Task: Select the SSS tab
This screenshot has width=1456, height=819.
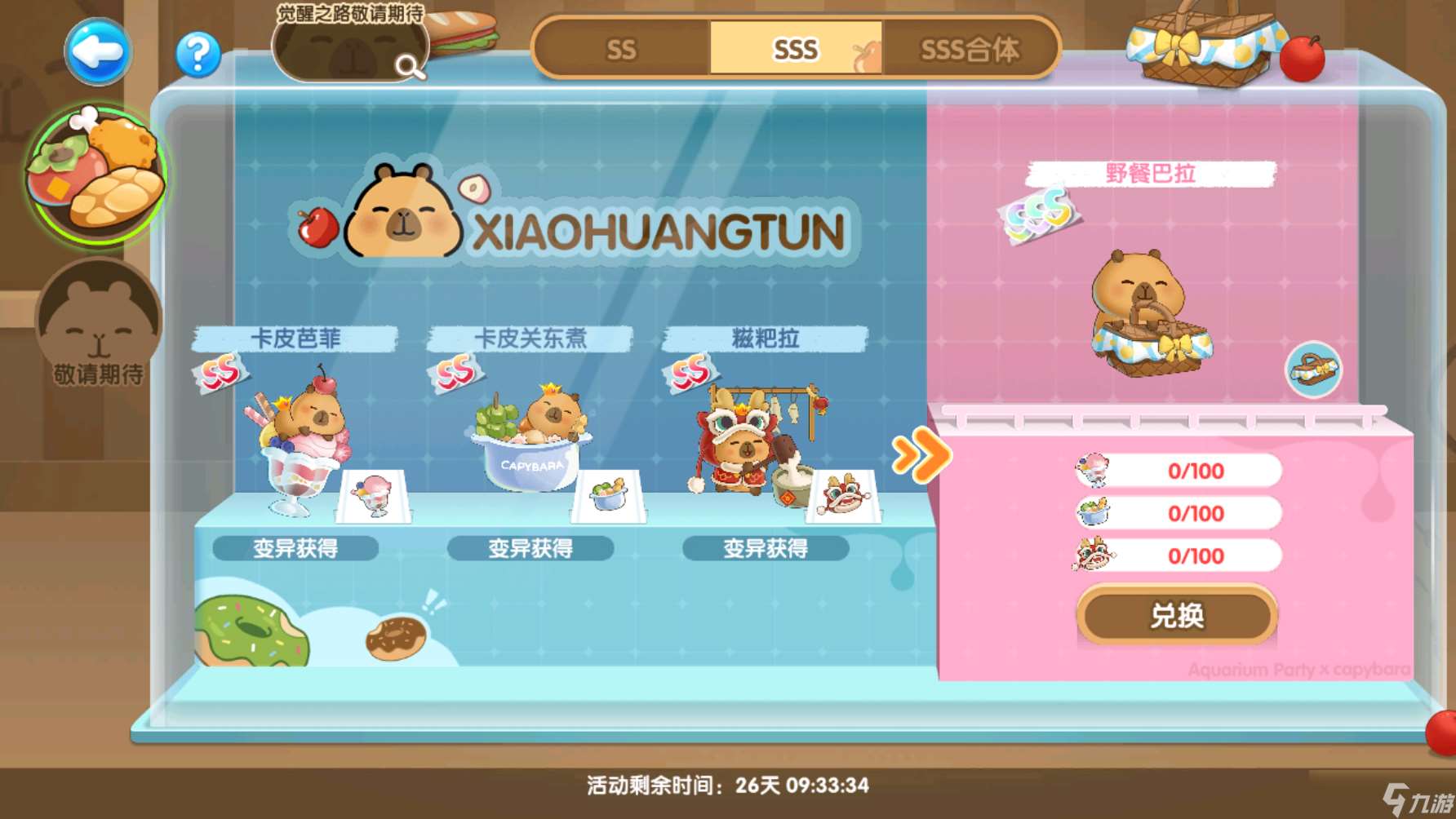Action: pyautogui.click(x=796, y=50)
